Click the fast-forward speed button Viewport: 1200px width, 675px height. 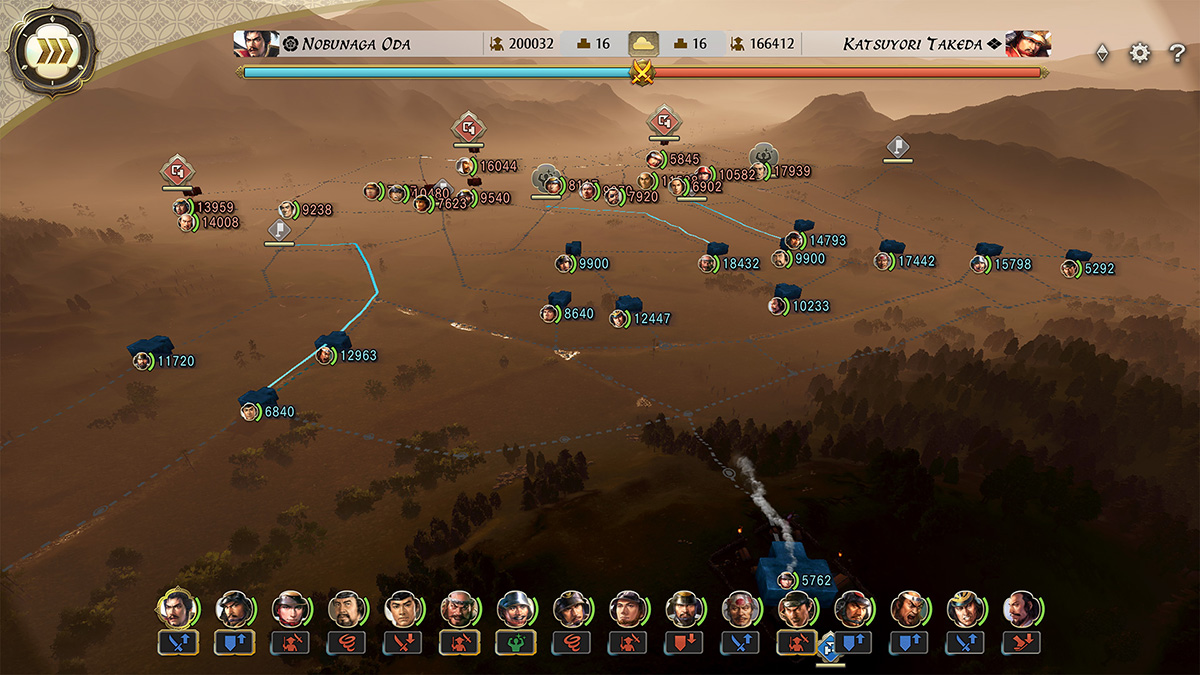pos(52,53)
